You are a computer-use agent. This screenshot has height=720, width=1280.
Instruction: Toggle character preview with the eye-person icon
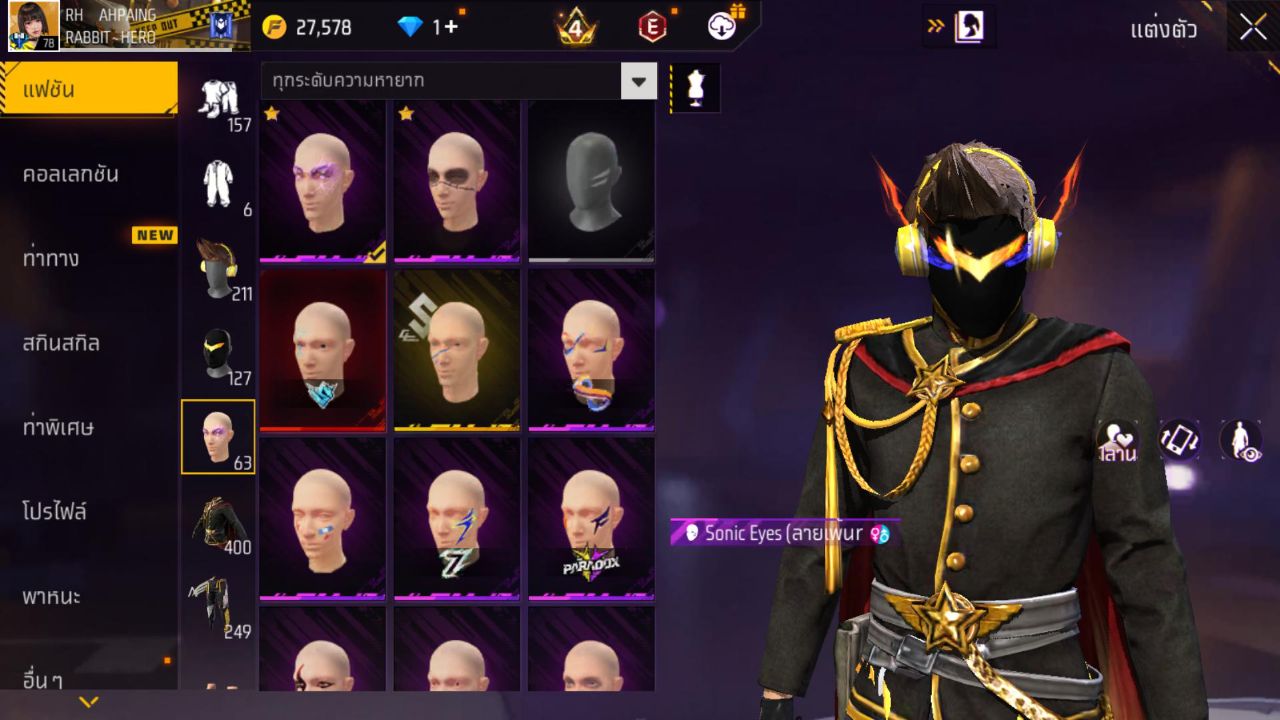point(1240,440)
